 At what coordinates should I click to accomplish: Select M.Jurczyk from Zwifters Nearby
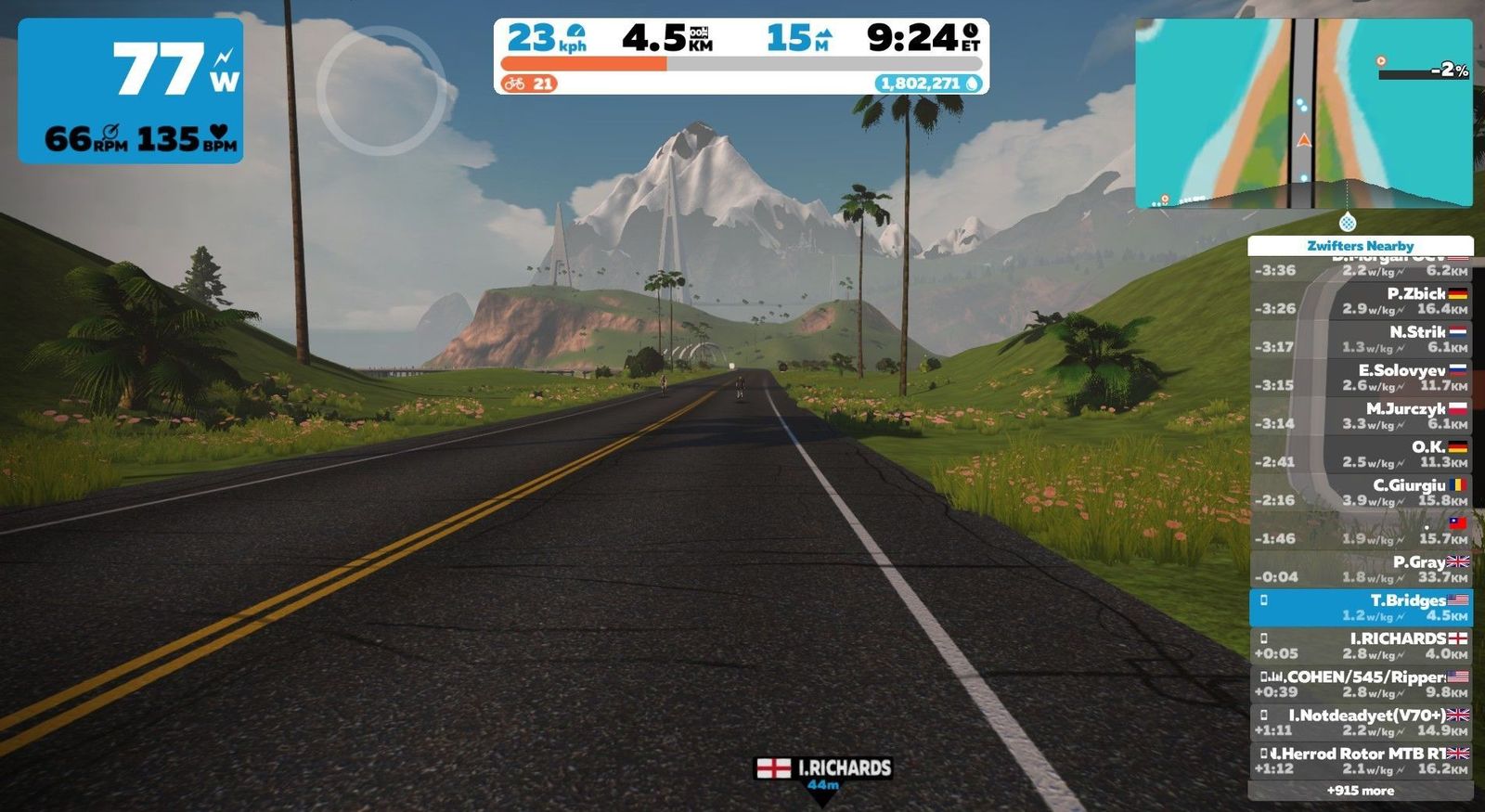tap(1360, 416)
